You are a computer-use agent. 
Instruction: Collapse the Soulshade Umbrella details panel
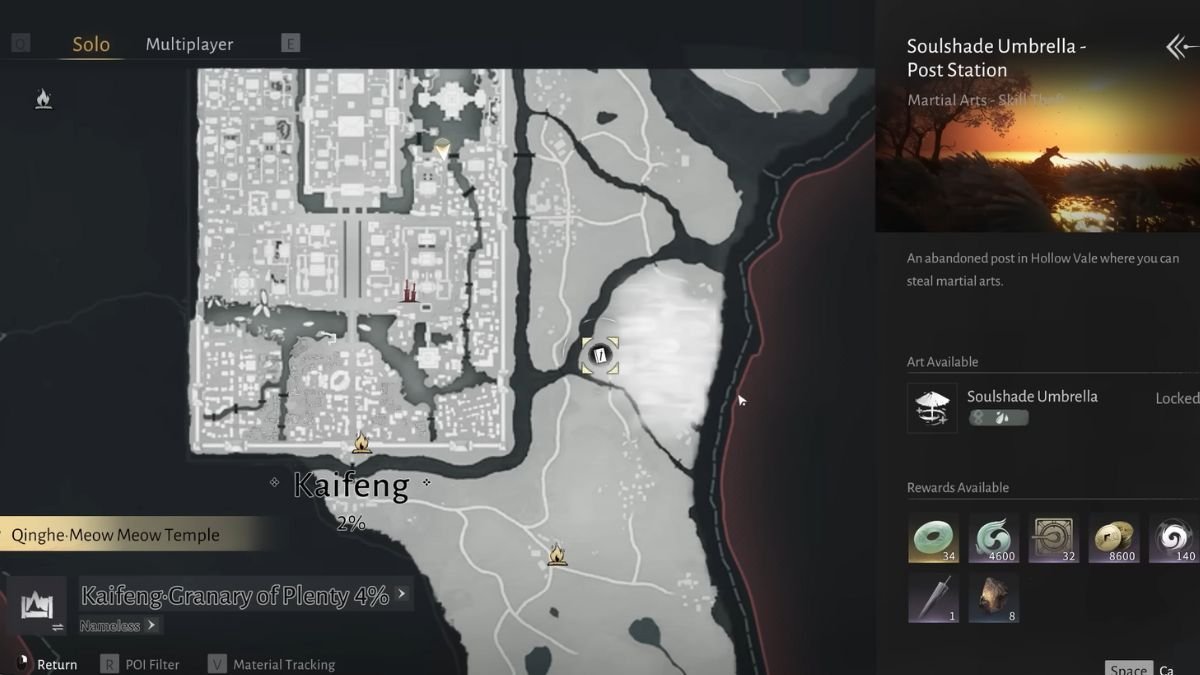[1181, 47]
